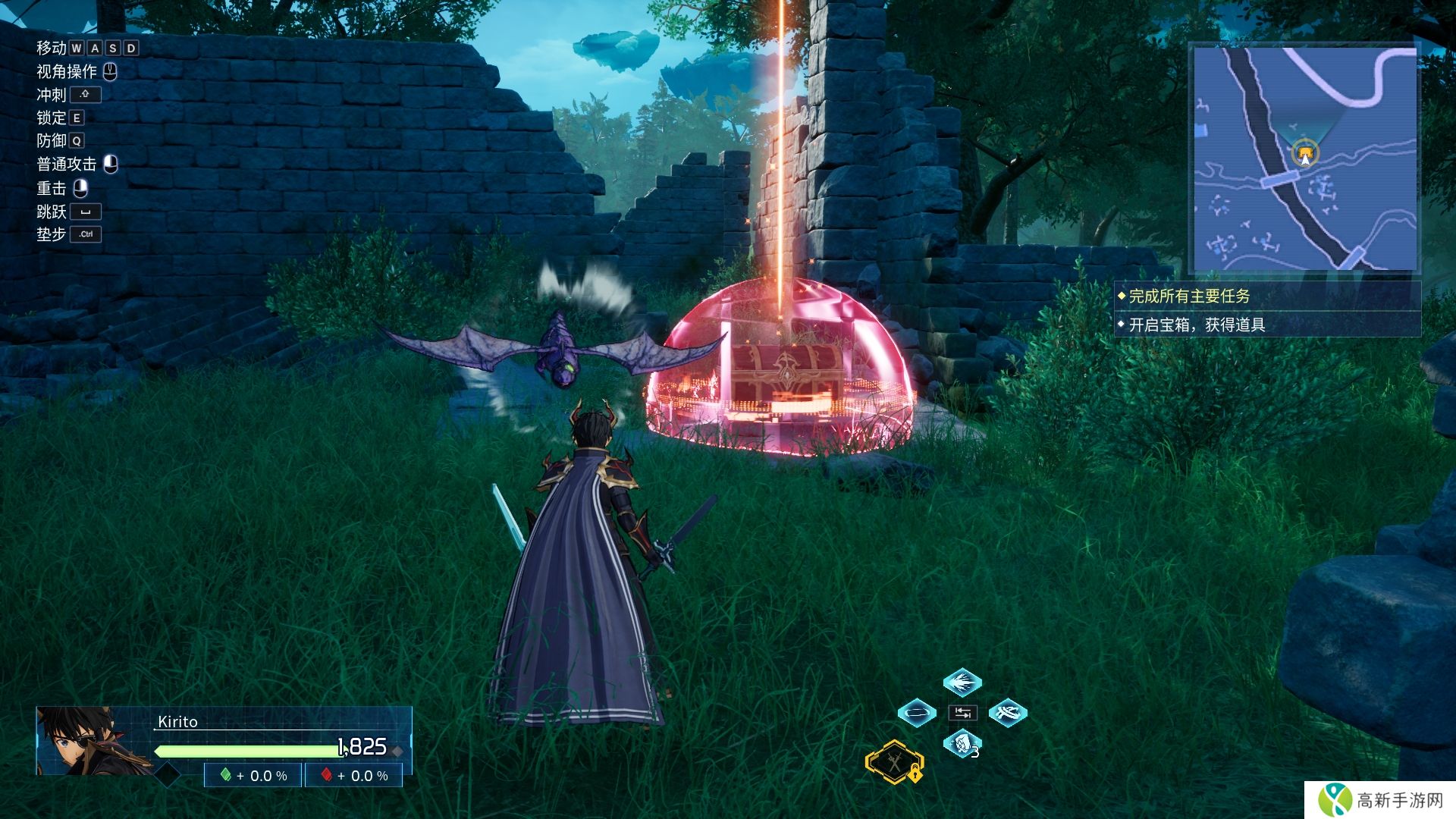Click the red defense buff percentage indicator
This screenshot has width=1456, height=819.
354,776
